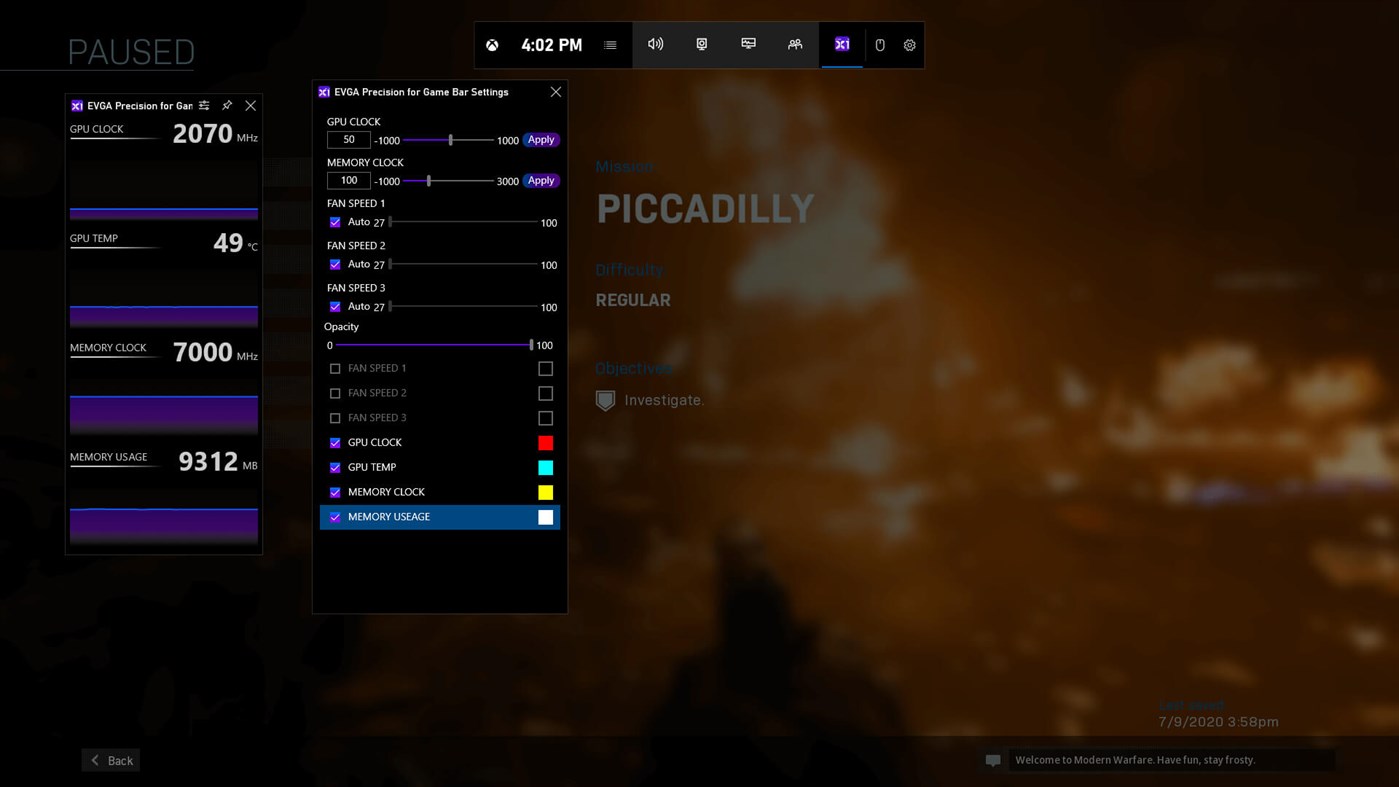The width and height of the screenshot is (1399, 787).
Task: Open the Xbox Social friends widget
Action: click(795, 45)
